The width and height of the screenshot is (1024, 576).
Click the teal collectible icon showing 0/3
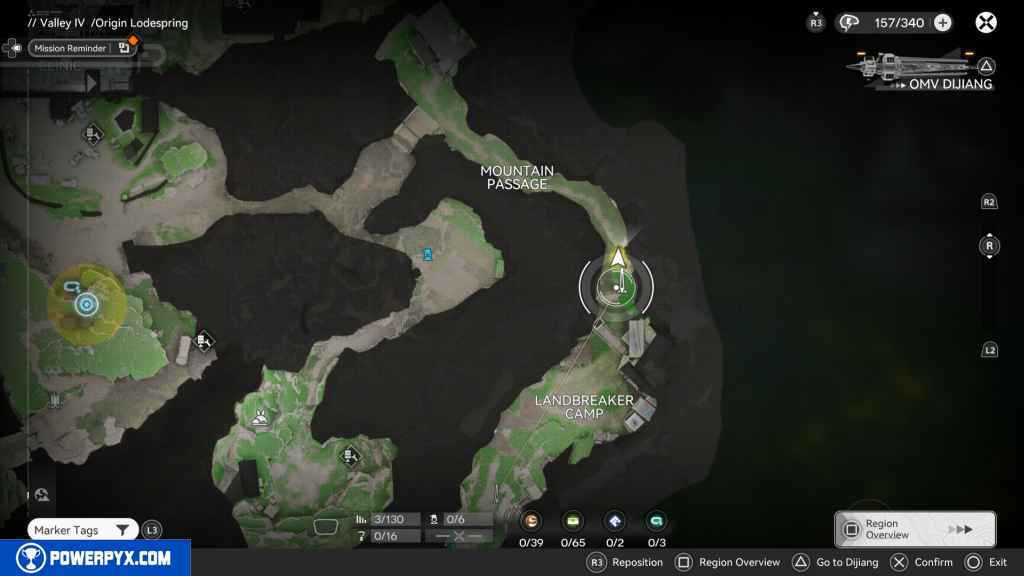656,521
